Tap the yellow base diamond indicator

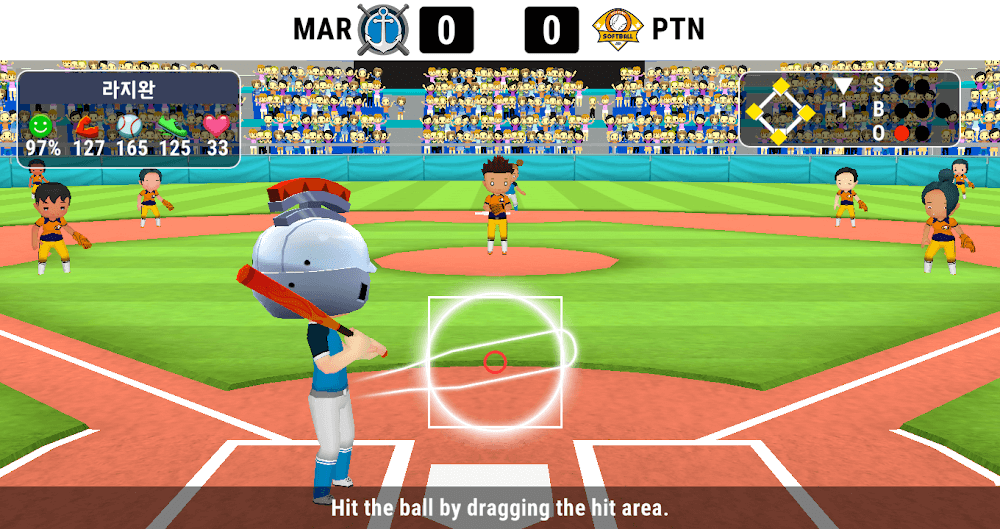pos(780,111)
